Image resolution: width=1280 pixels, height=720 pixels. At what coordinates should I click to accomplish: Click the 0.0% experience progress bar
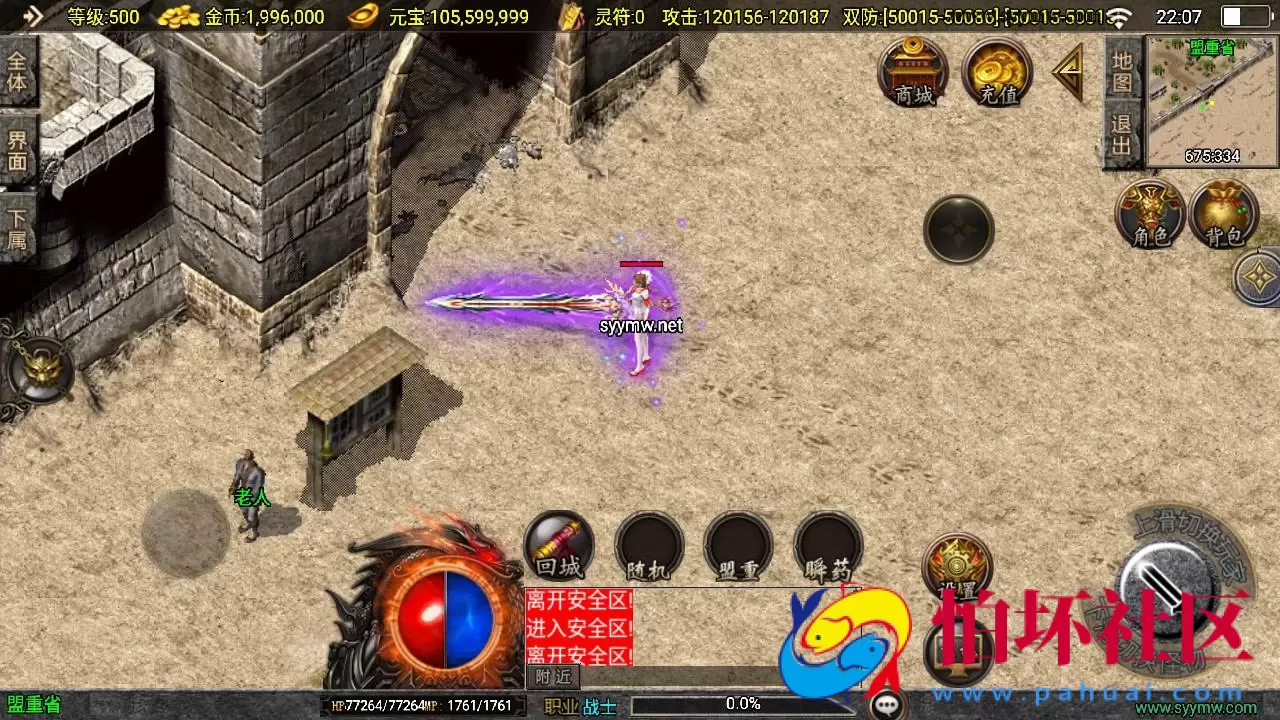740,703
